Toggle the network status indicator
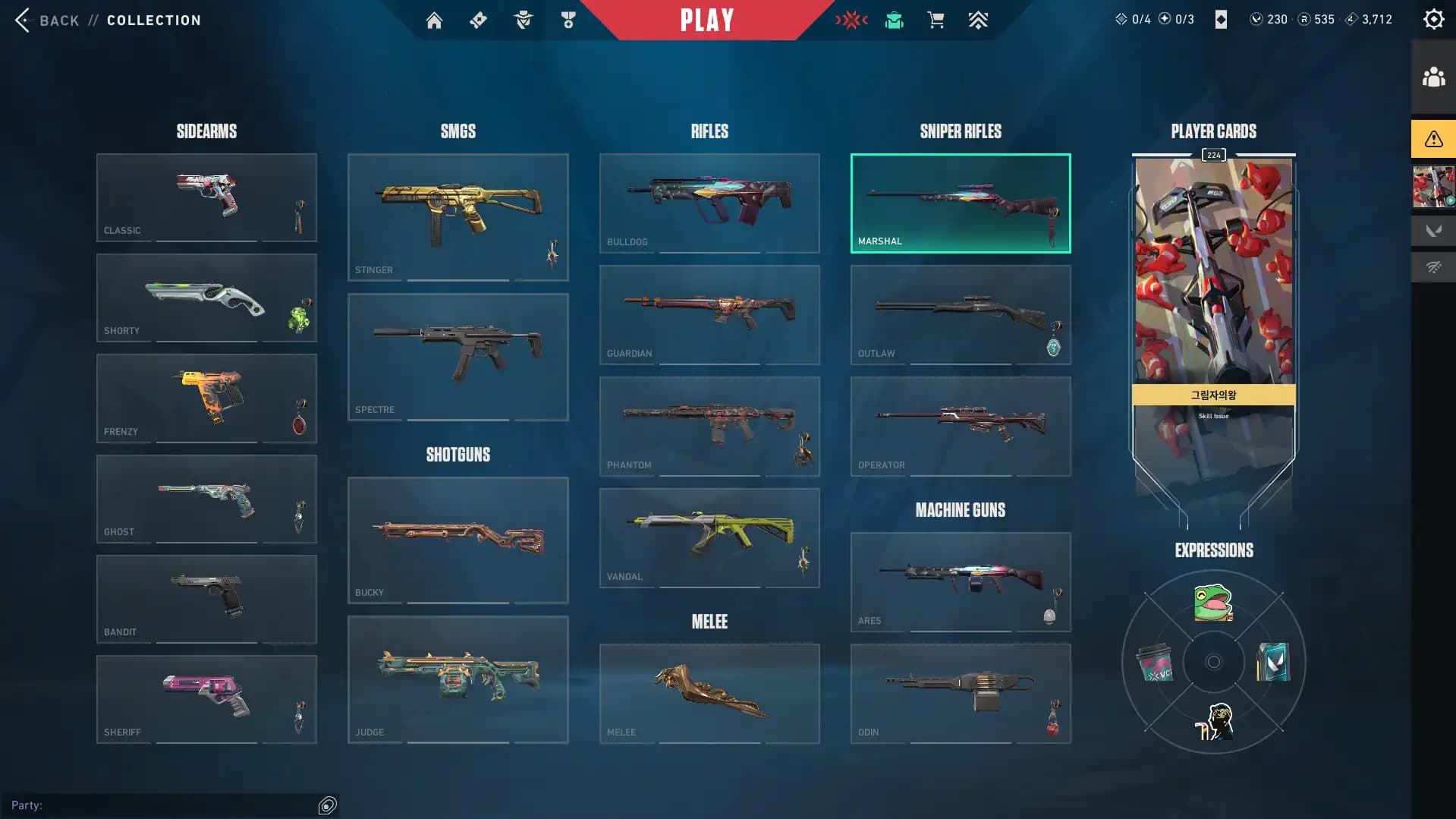This screenshot has height=819, width=1456. pyautogui.click(x=1433, y=267)
